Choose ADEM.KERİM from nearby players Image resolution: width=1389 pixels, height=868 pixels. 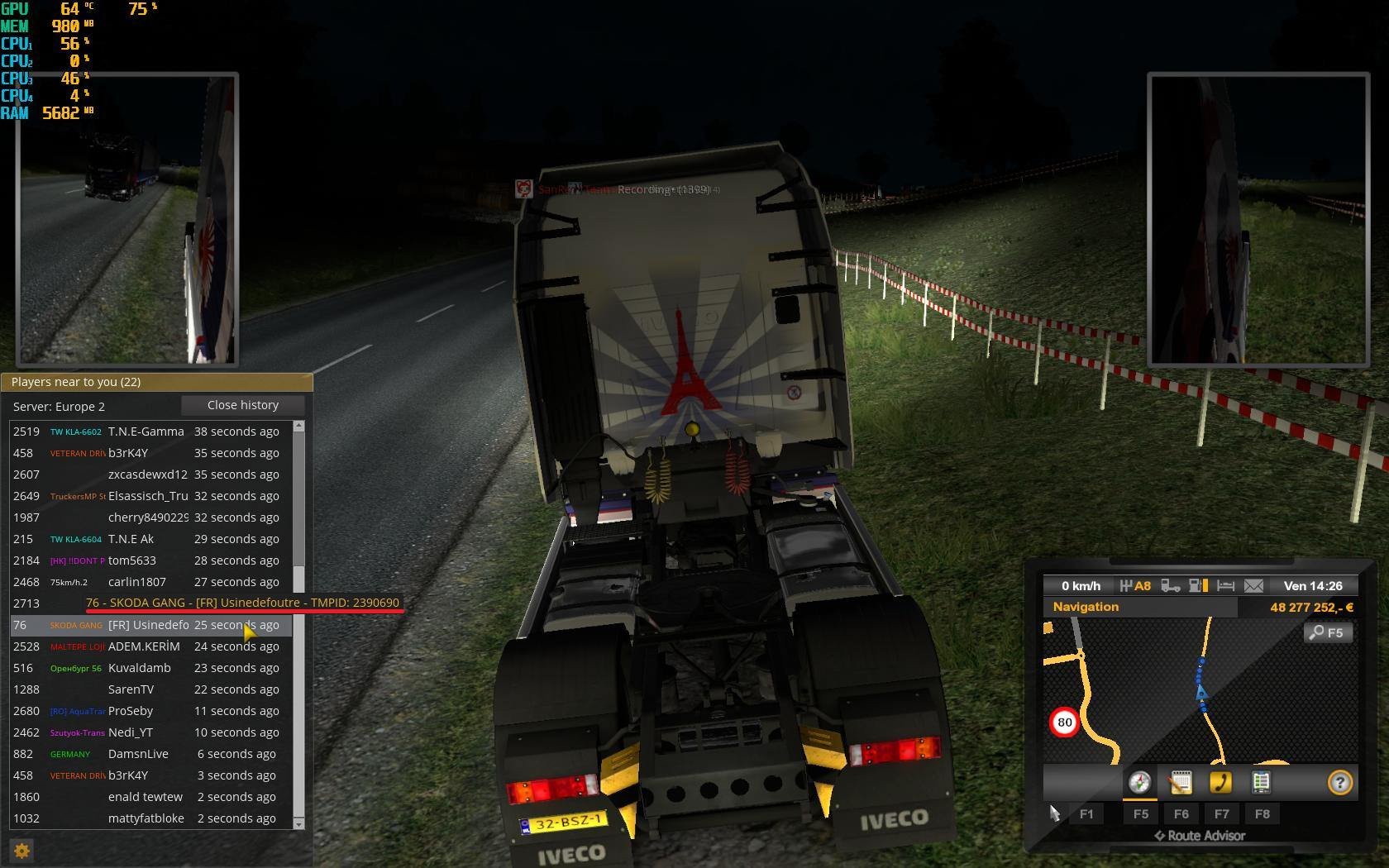tap(144, 646)
